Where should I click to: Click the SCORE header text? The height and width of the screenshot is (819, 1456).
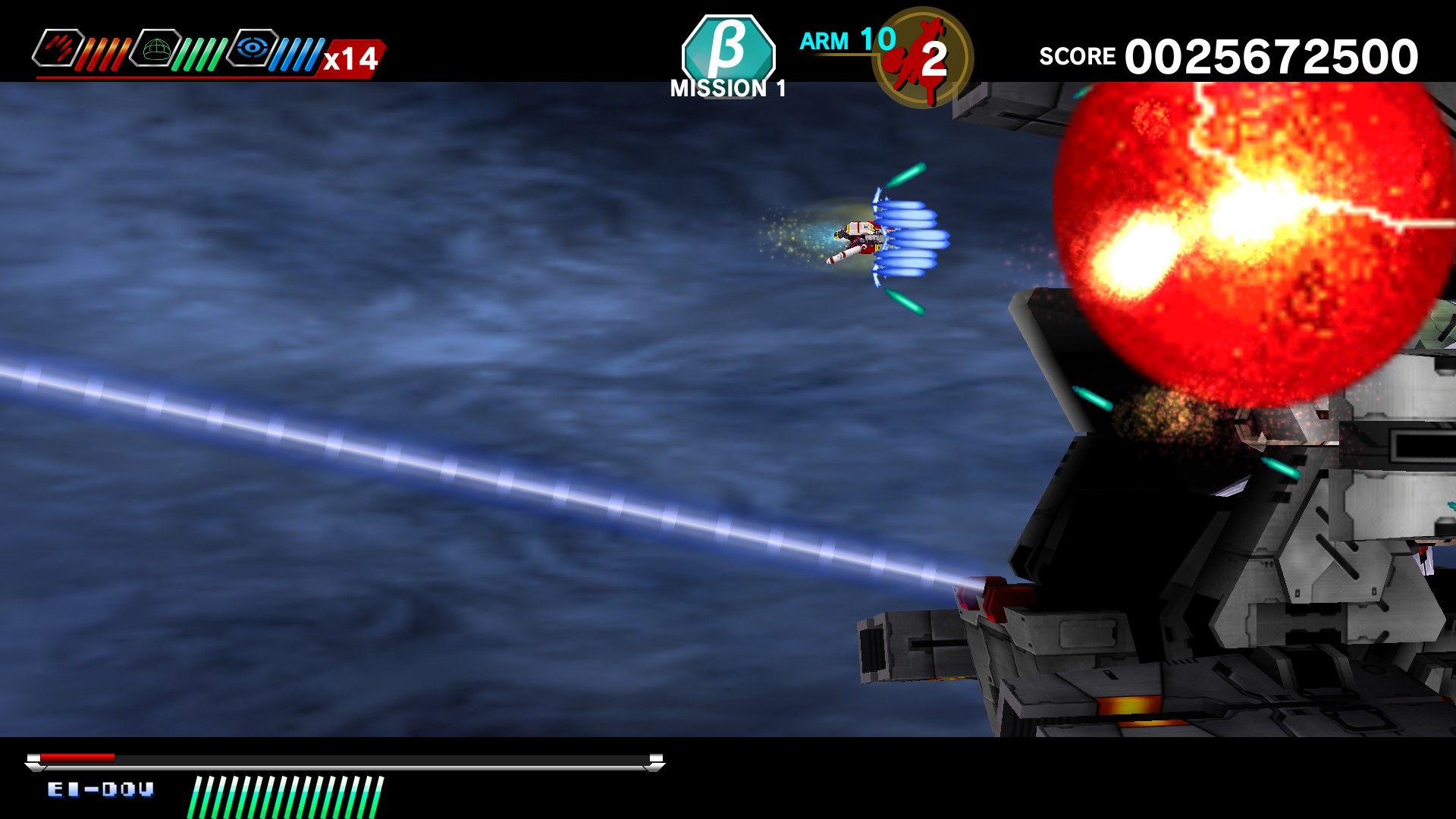[x=1077, y=55]
